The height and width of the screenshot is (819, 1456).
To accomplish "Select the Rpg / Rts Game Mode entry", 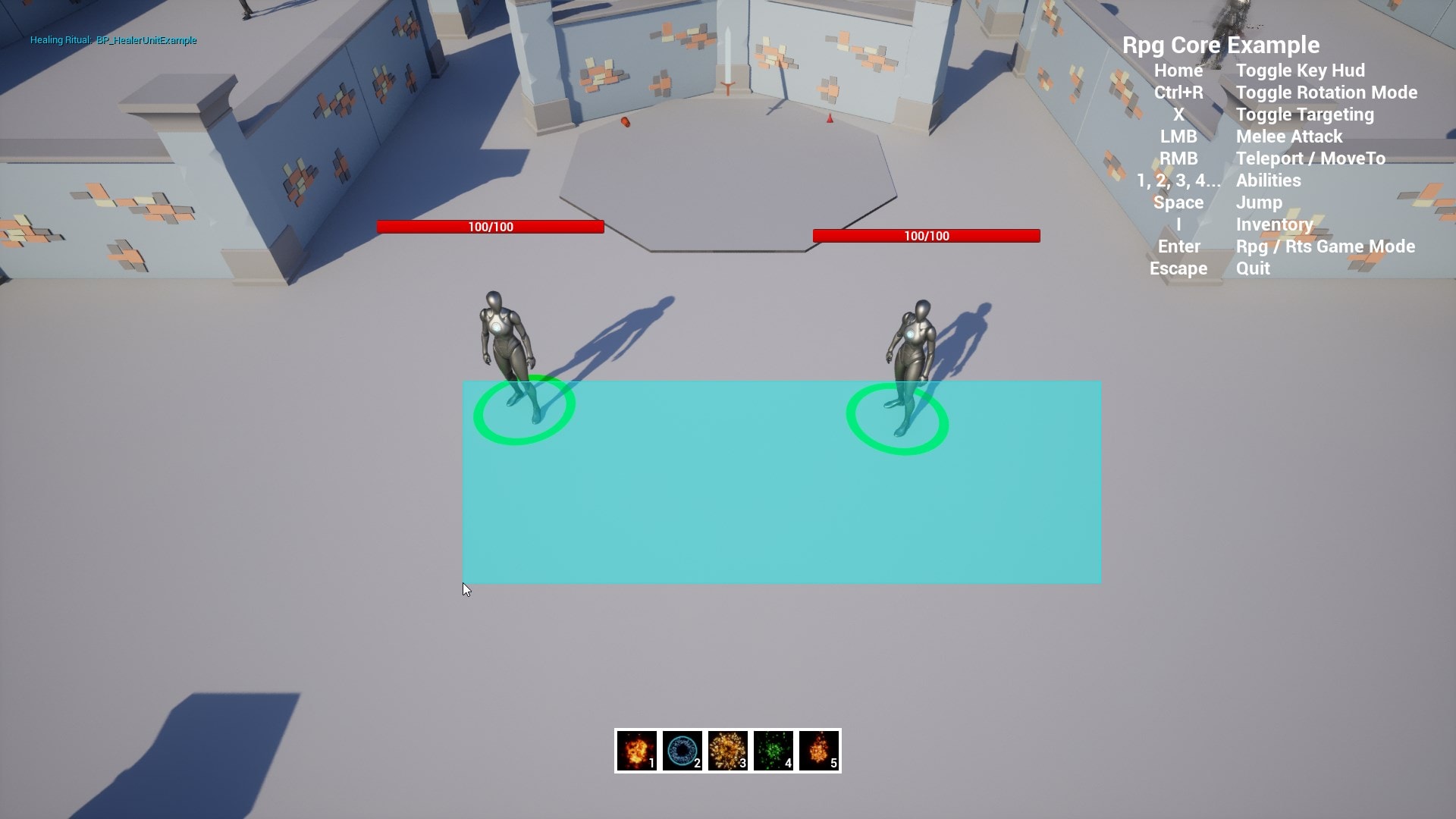I will click(1326, 246).
